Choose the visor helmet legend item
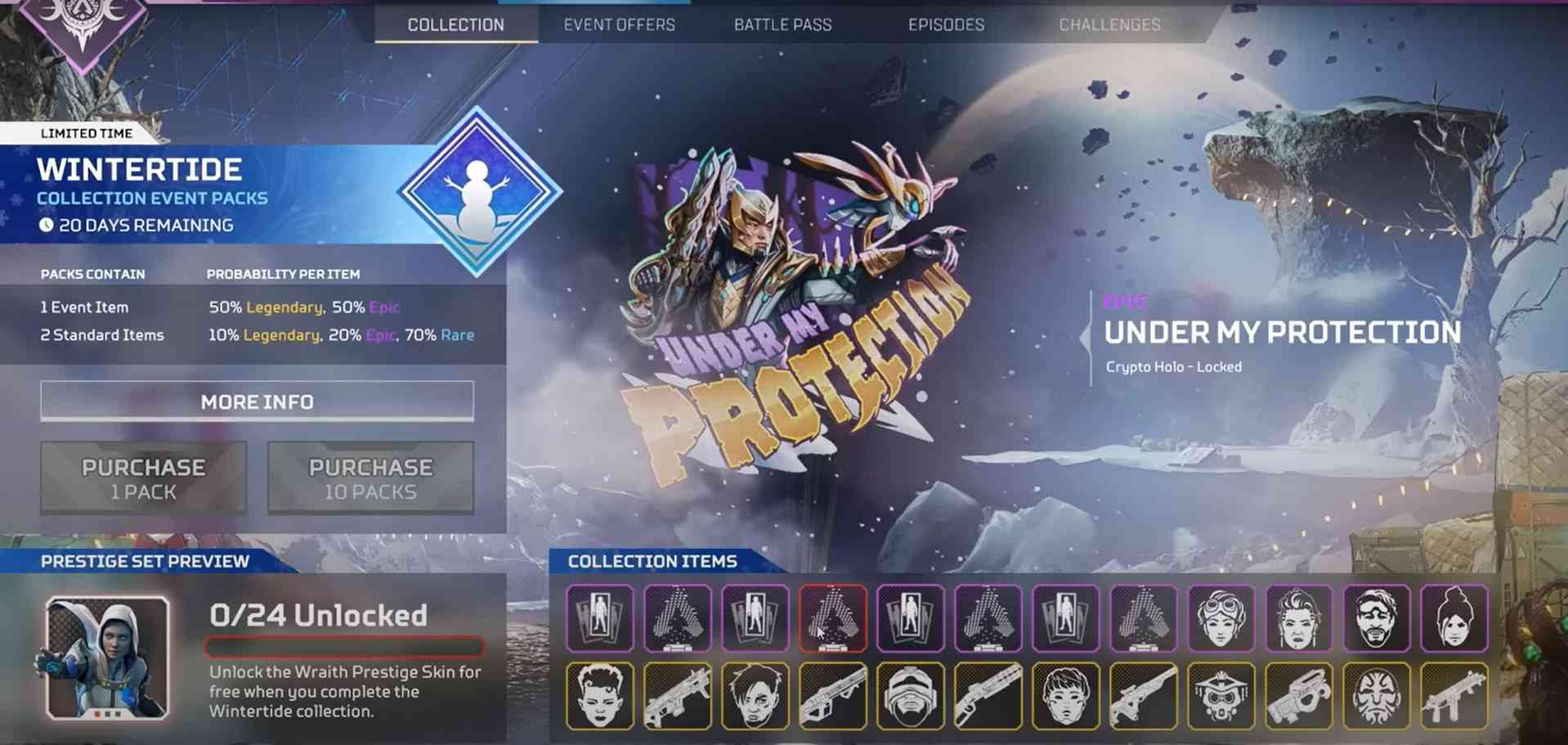 pyautogui.click(x=910, y=696)
